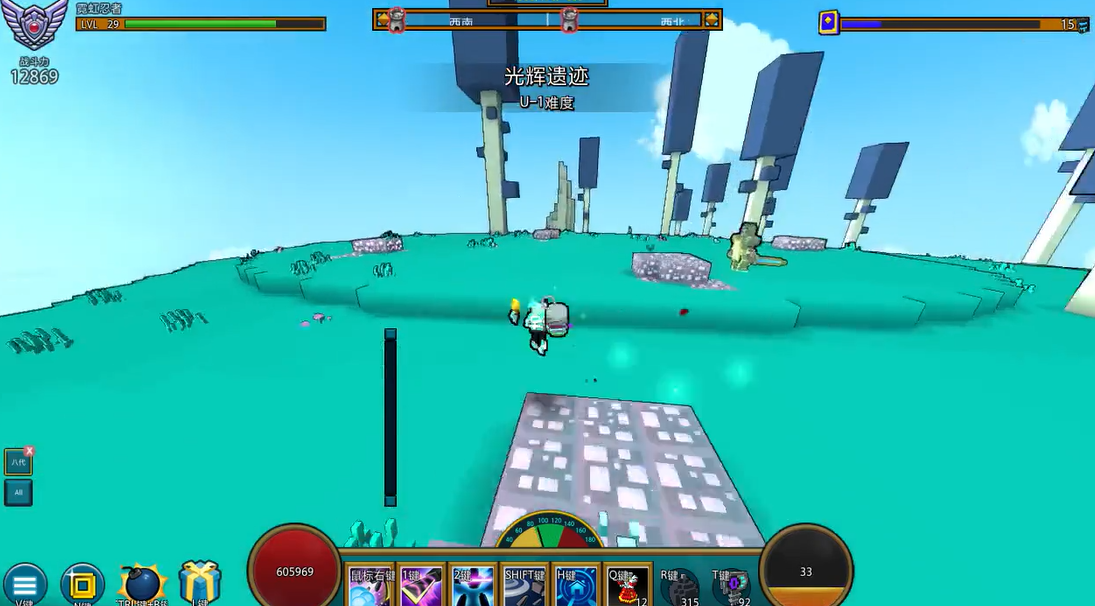
Task: Open the yellow-ribbon gift box
Action: point(200,582)
